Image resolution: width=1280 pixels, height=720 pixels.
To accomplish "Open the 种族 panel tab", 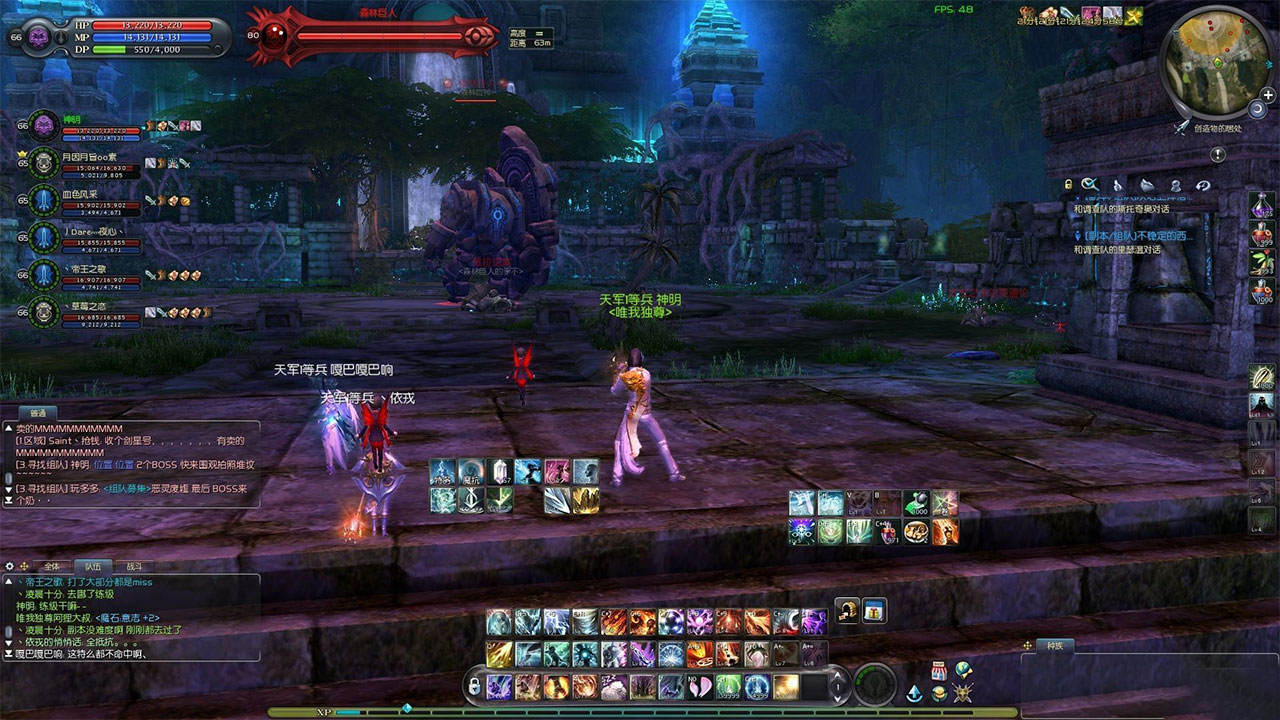I will 1054,646.
